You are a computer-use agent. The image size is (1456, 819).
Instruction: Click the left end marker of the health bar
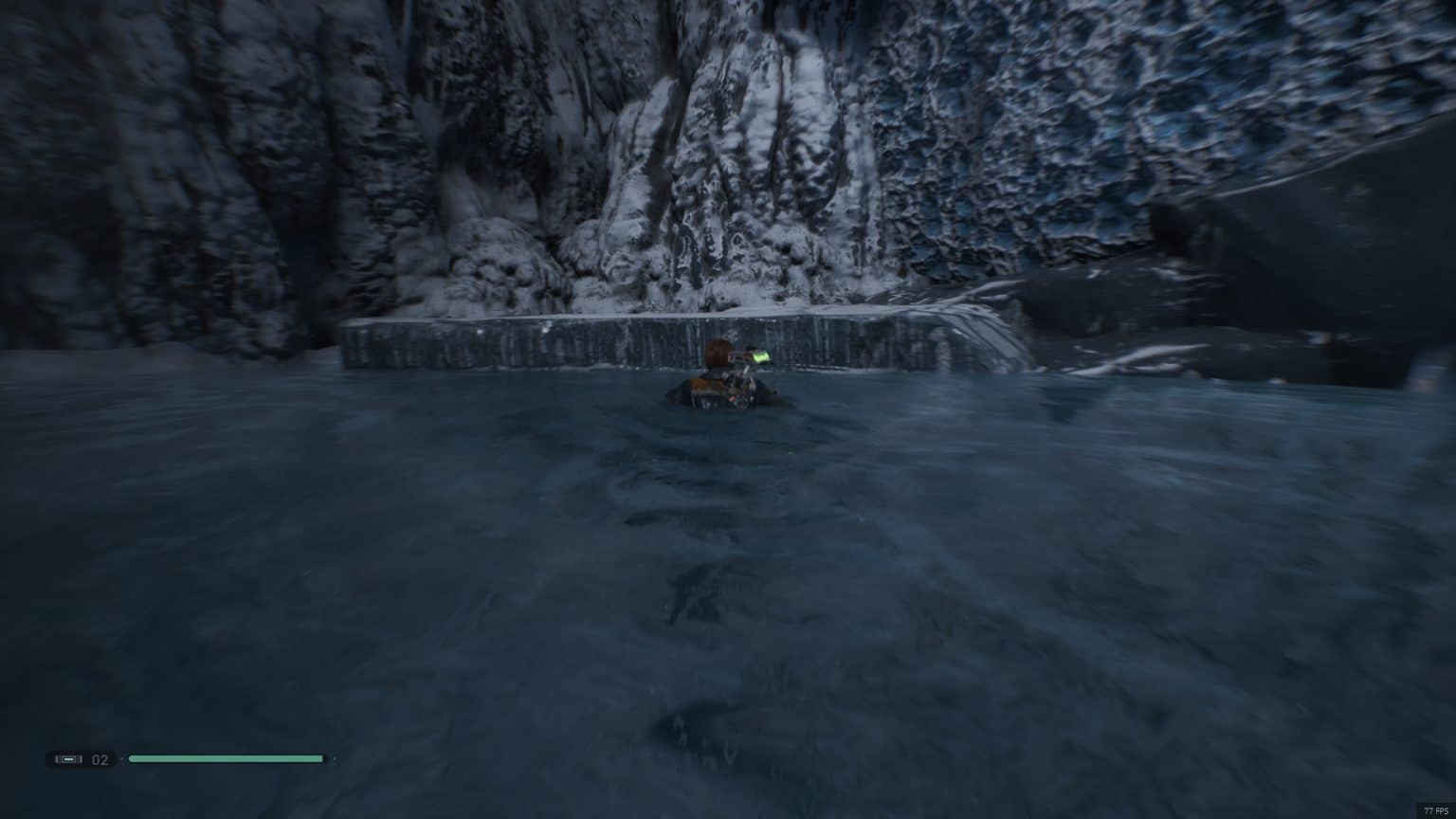[130, 759]
